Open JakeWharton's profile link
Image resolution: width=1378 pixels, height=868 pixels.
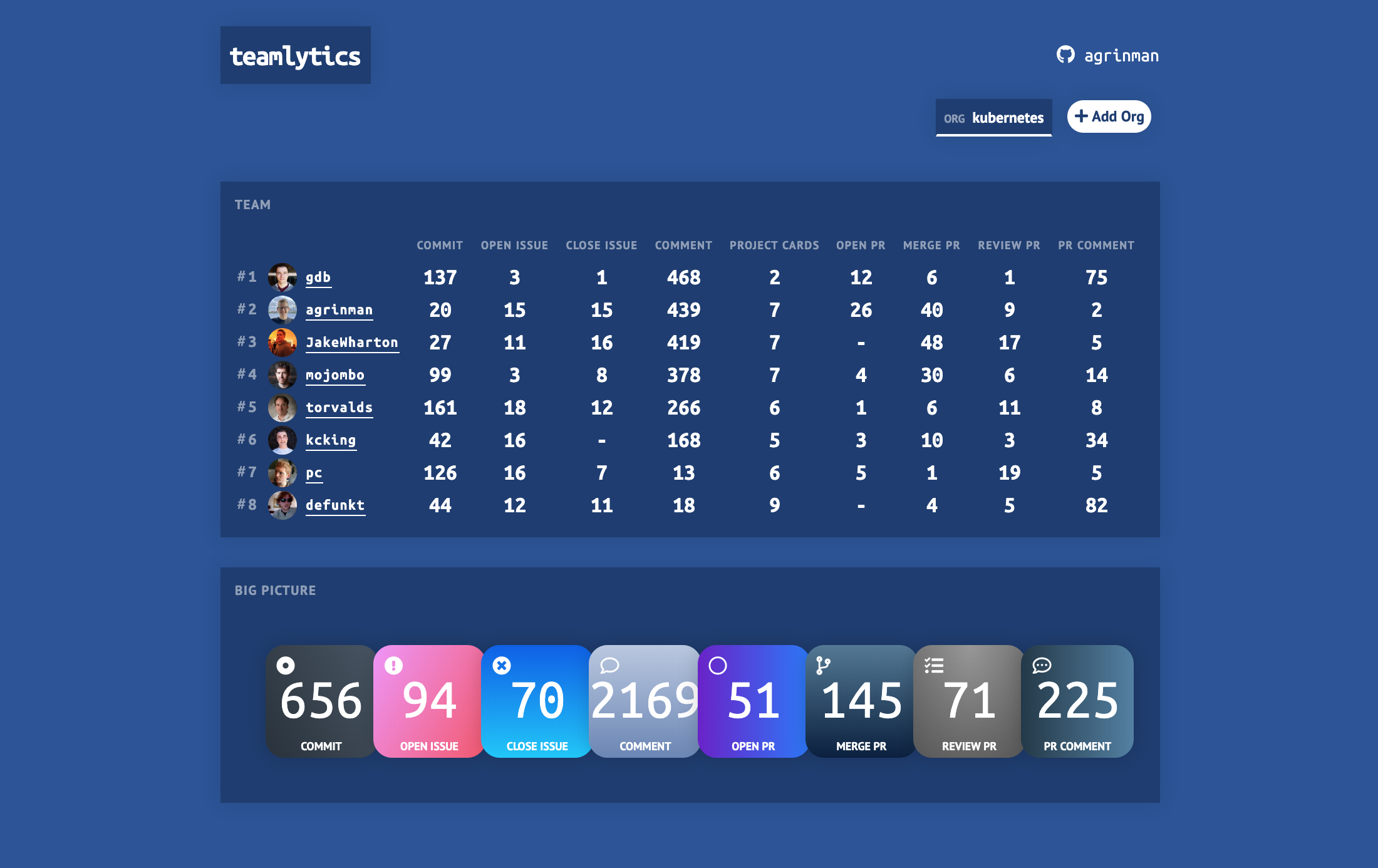(x=352, y=342)
